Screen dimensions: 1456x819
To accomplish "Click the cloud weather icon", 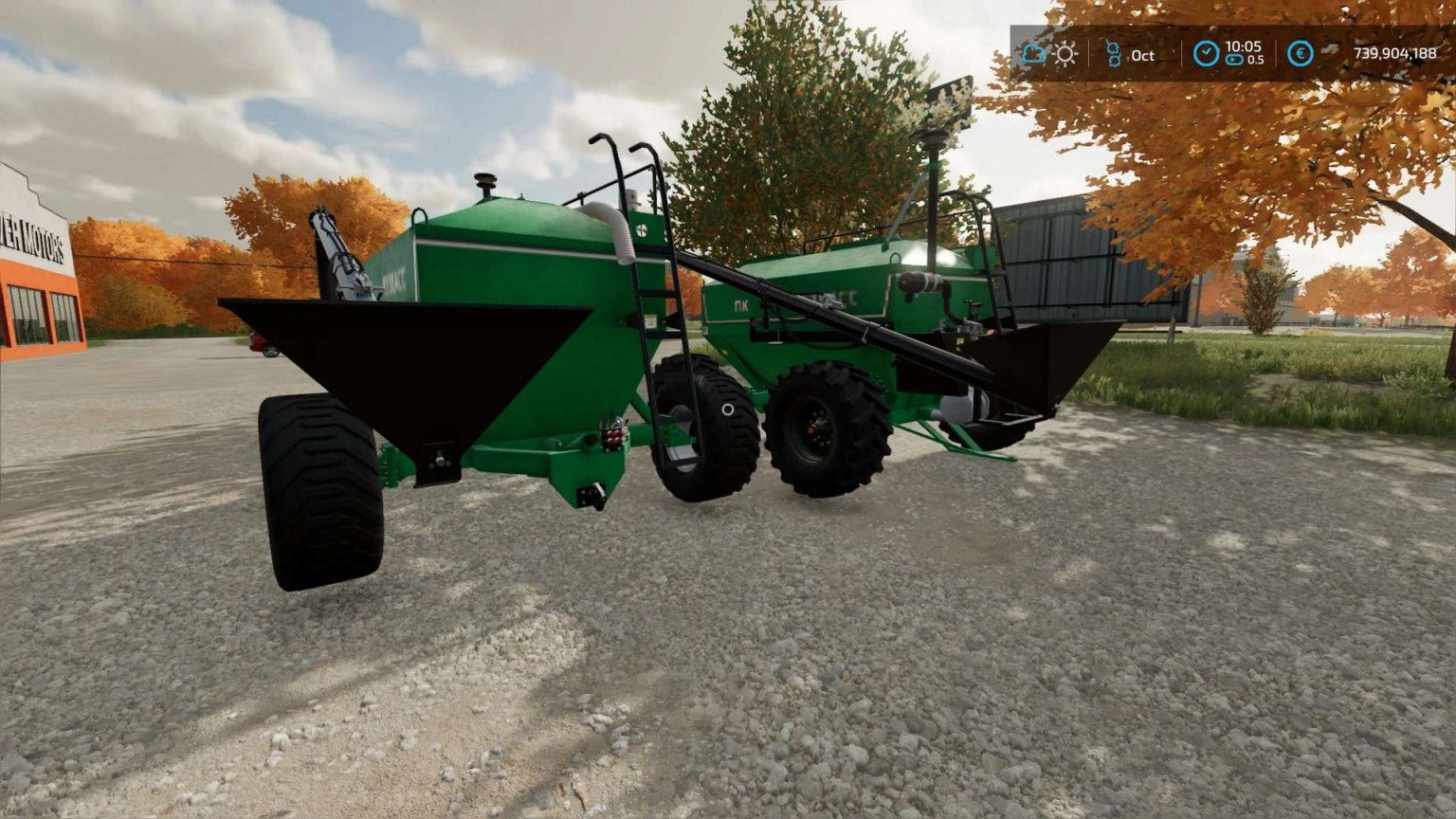I will pyautogui.click(x=1034, y=55).
